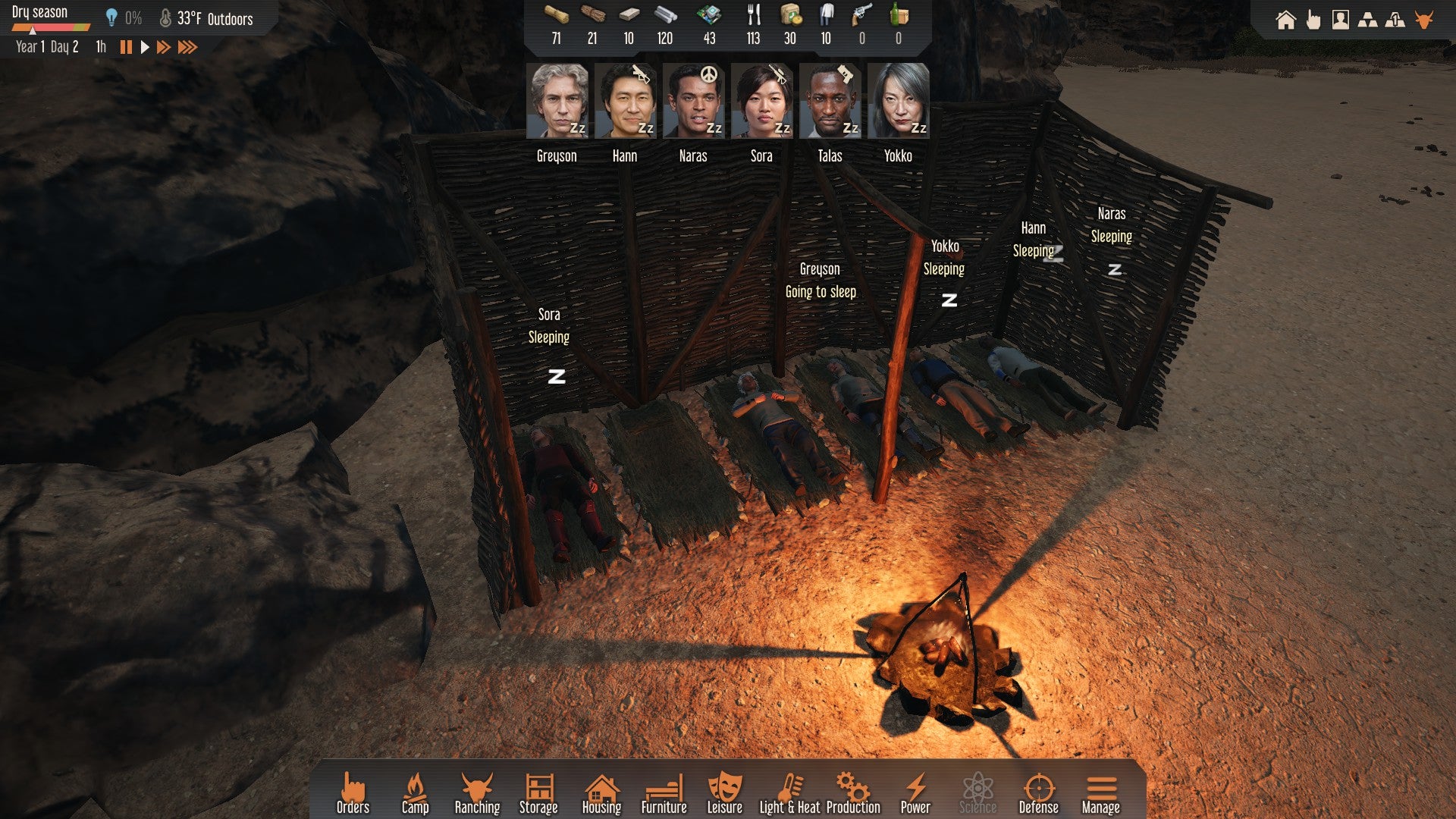Select Talas's portrait

pyautogui.click(x=830, y=101)
